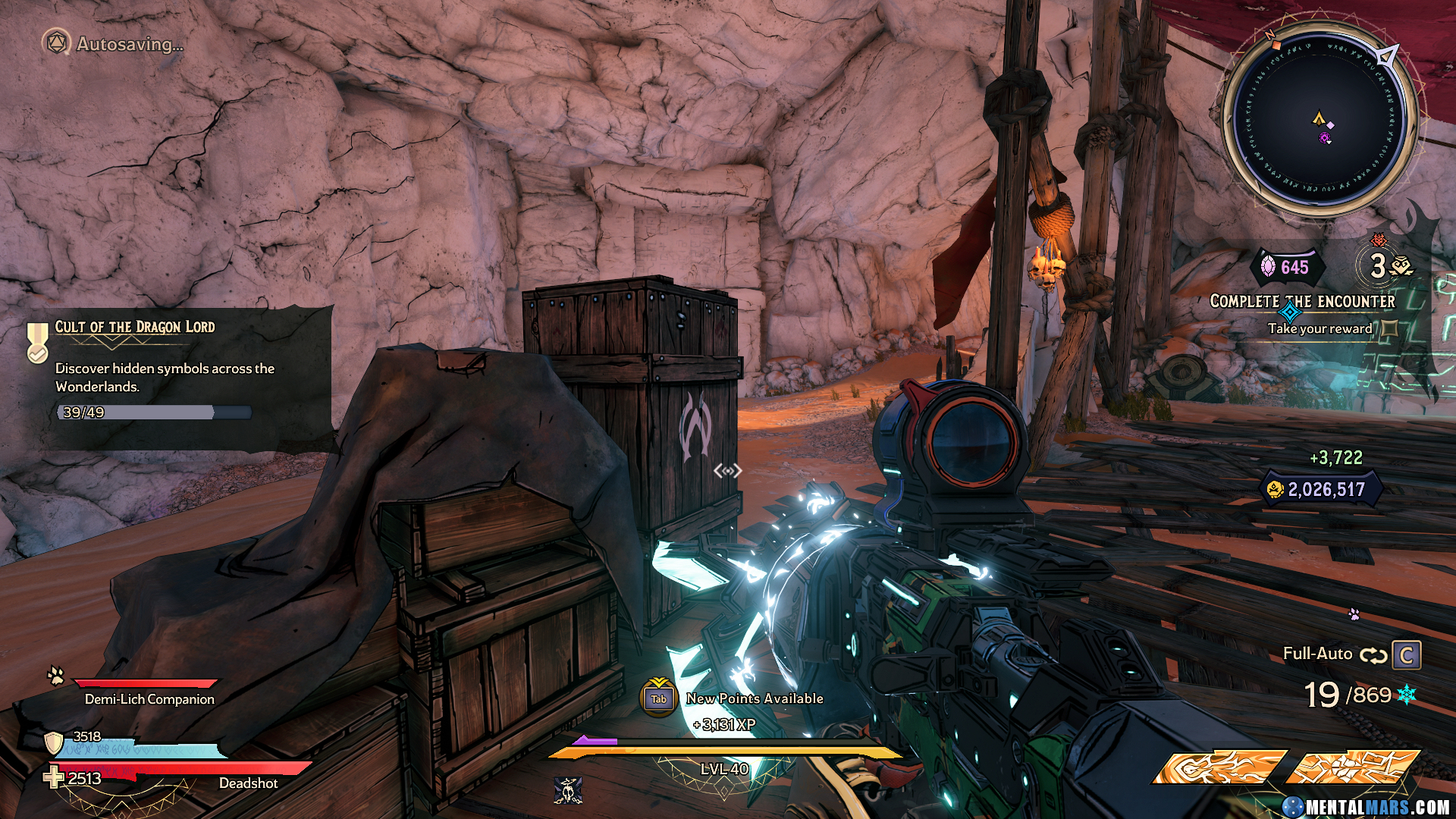
Task: Click the gold coin currency icon
Action: pos(1275,490)
